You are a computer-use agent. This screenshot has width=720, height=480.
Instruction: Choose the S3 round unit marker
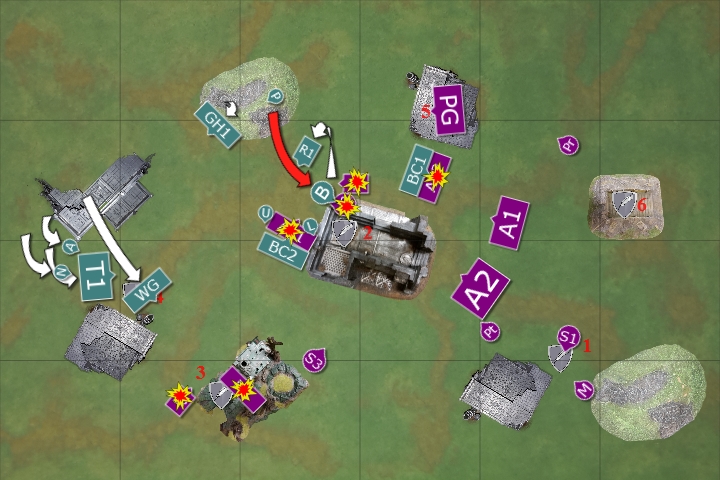pos(315,358)
